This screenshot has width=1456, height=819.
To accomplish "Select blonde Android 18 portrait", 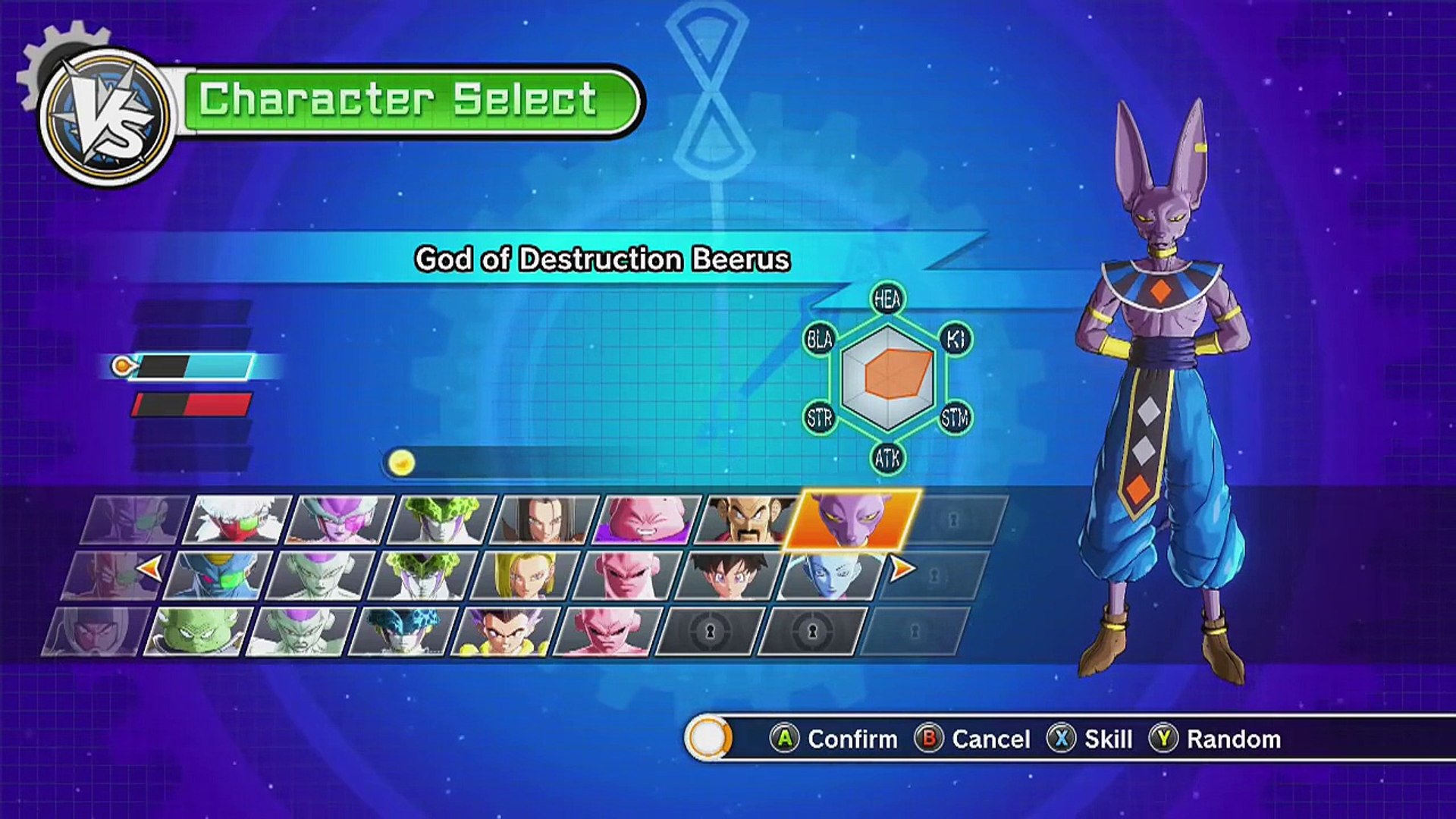I will pos(525,576).
